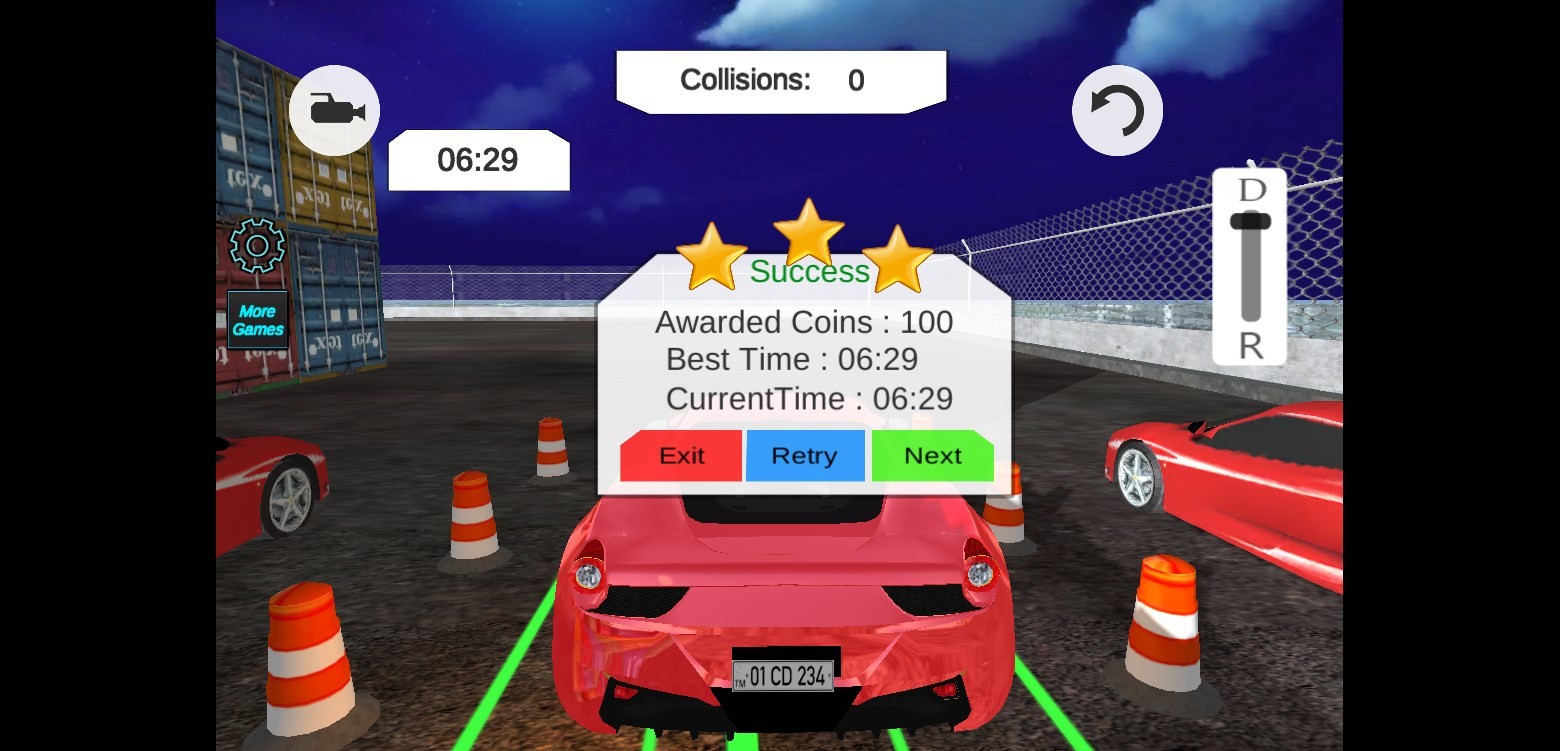Exit the level with the red button
The height and width of the screenshot is (751, 1560).
681,456
